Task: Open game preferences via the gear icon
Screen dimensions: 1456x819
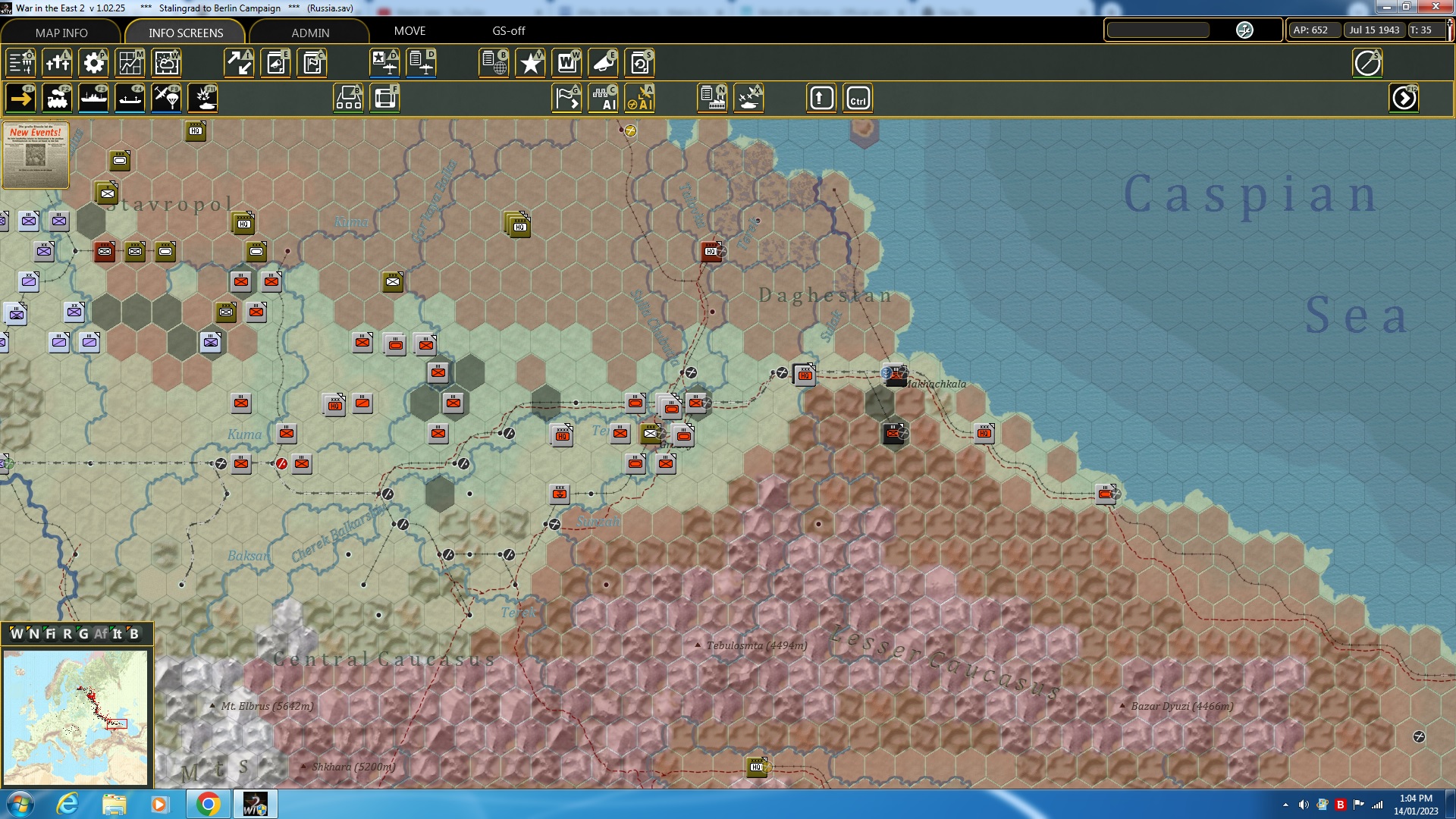Action: pyautogui.click(x=93, y=63)
